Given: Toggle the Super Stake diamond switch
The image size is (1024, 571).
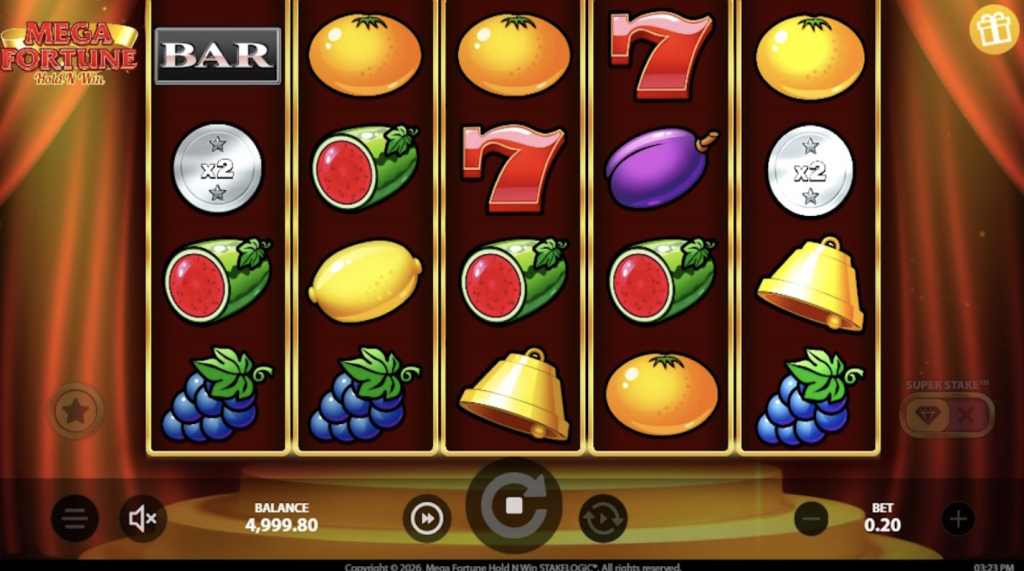Looking at the screenshot, I should (946, 415).
